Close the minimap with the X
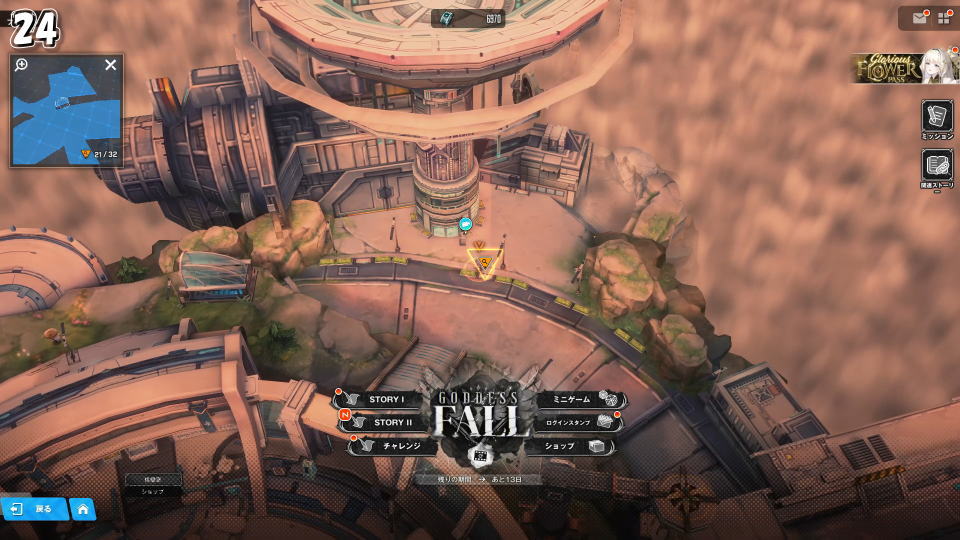The height and width of the screenshot is (540, 960). [111, 65]
